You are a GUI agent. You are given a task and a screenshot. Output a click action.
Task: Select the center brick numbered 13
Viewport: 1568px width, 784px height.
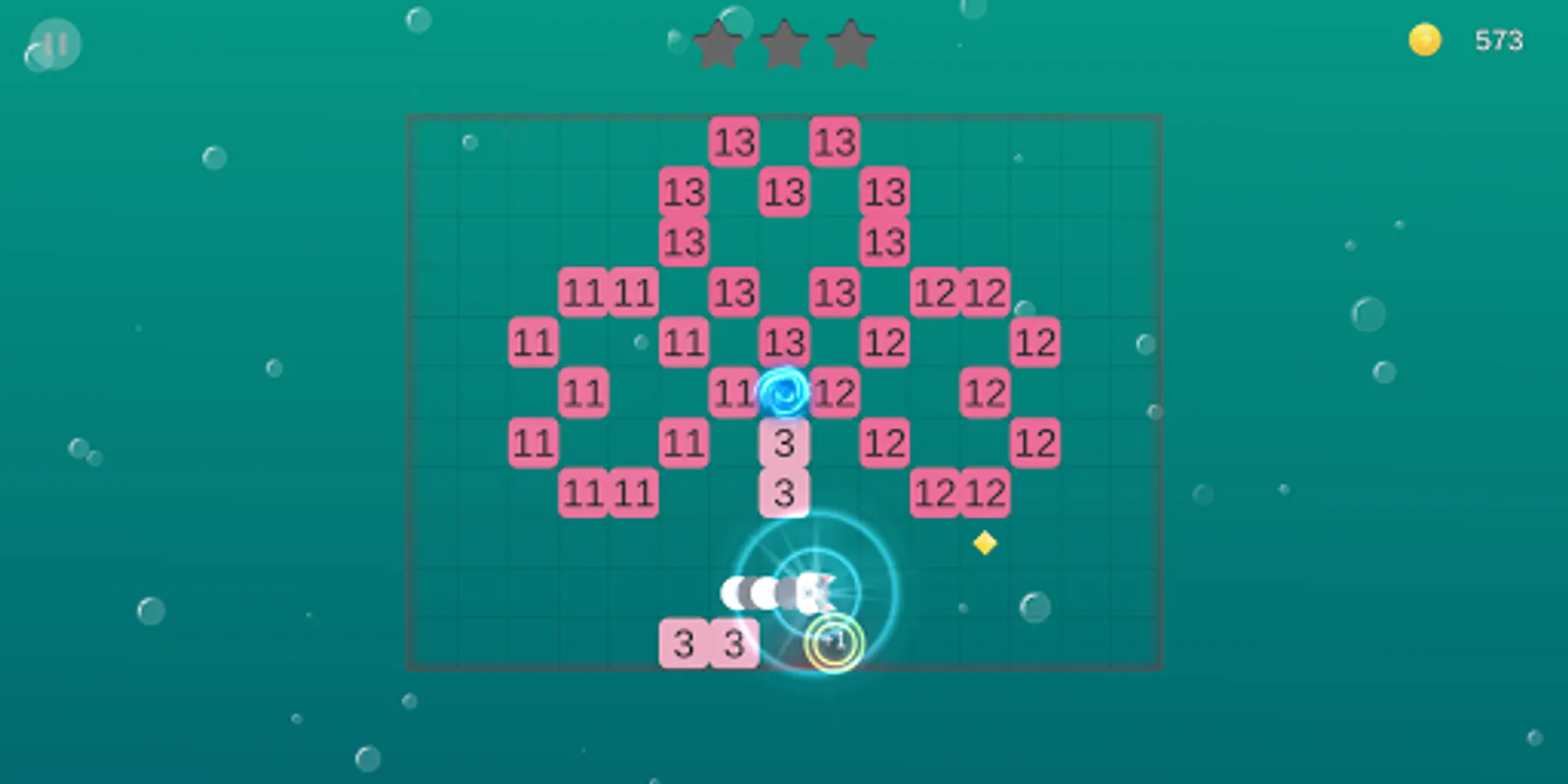785,341
